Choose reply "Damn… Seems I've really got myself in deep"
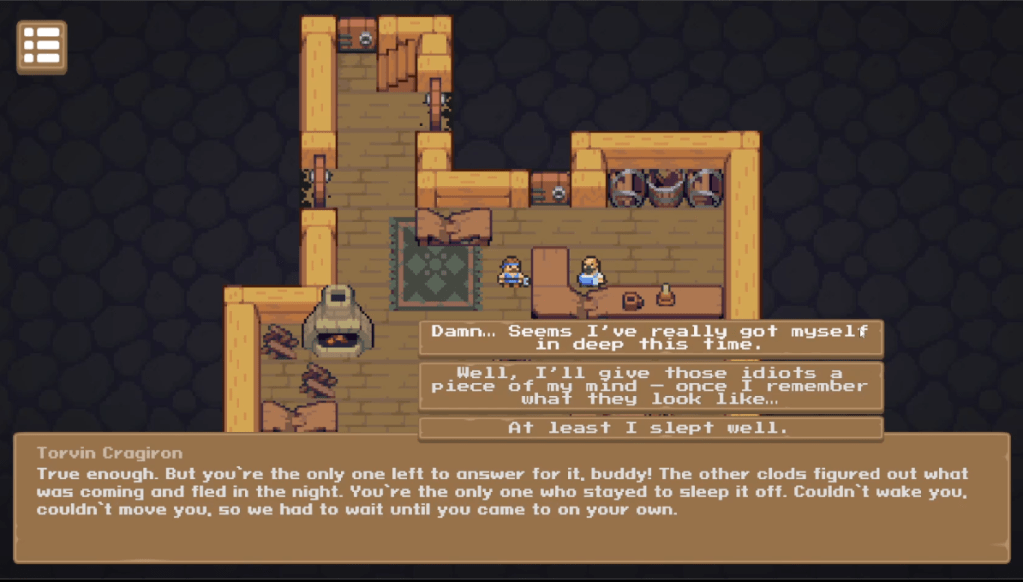The height and width of the screenshot is (582, 1023). 650,338
